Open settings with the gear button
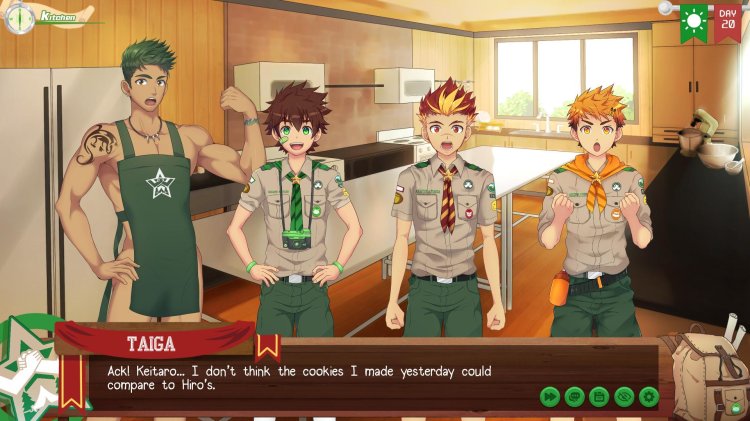The height and width of the screenshot is (421, 750). tap(649, 397)
